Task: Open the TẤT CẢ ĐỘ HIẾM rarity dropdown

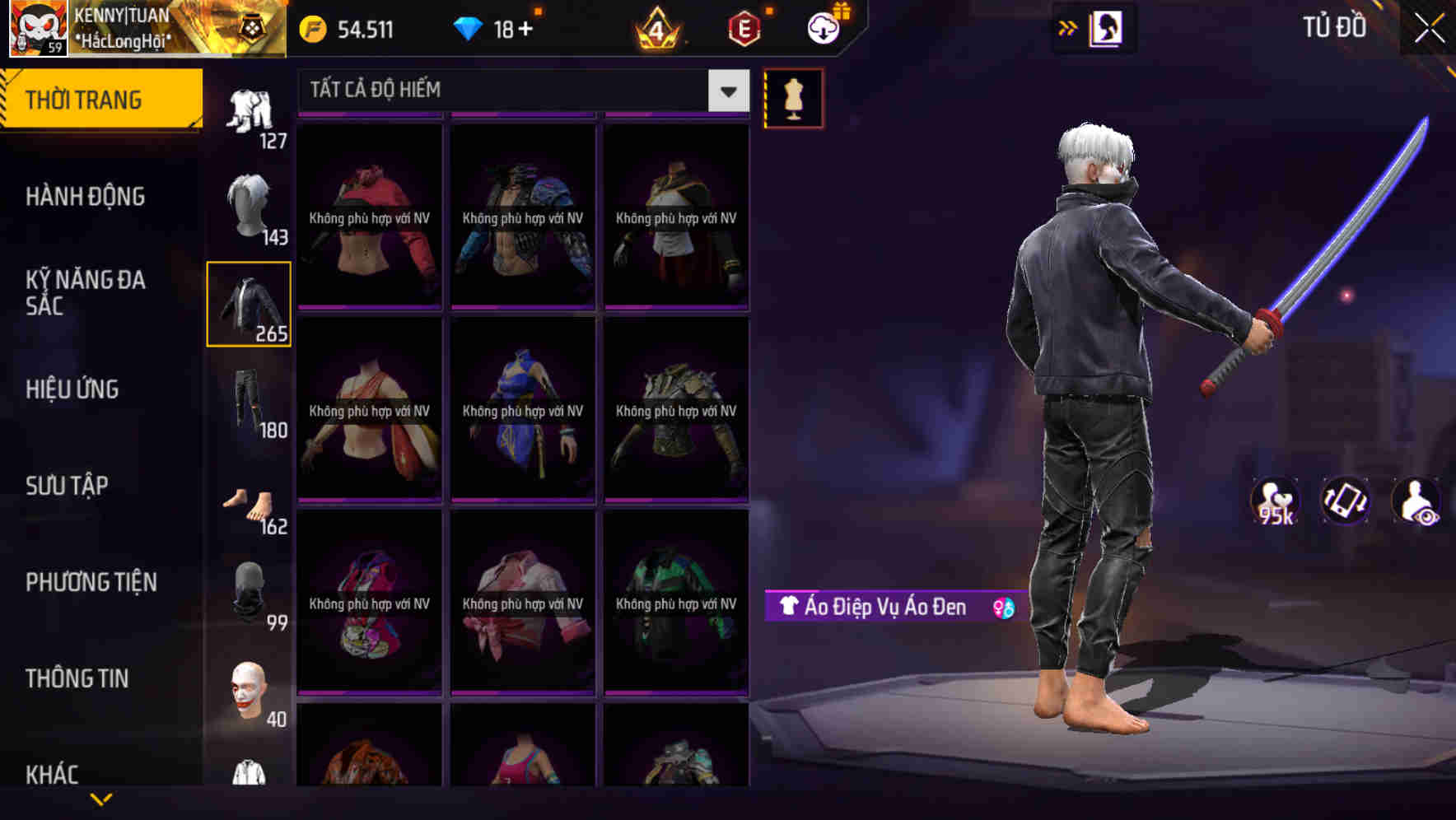Action: pyautogui.click(x=494, y=91)
